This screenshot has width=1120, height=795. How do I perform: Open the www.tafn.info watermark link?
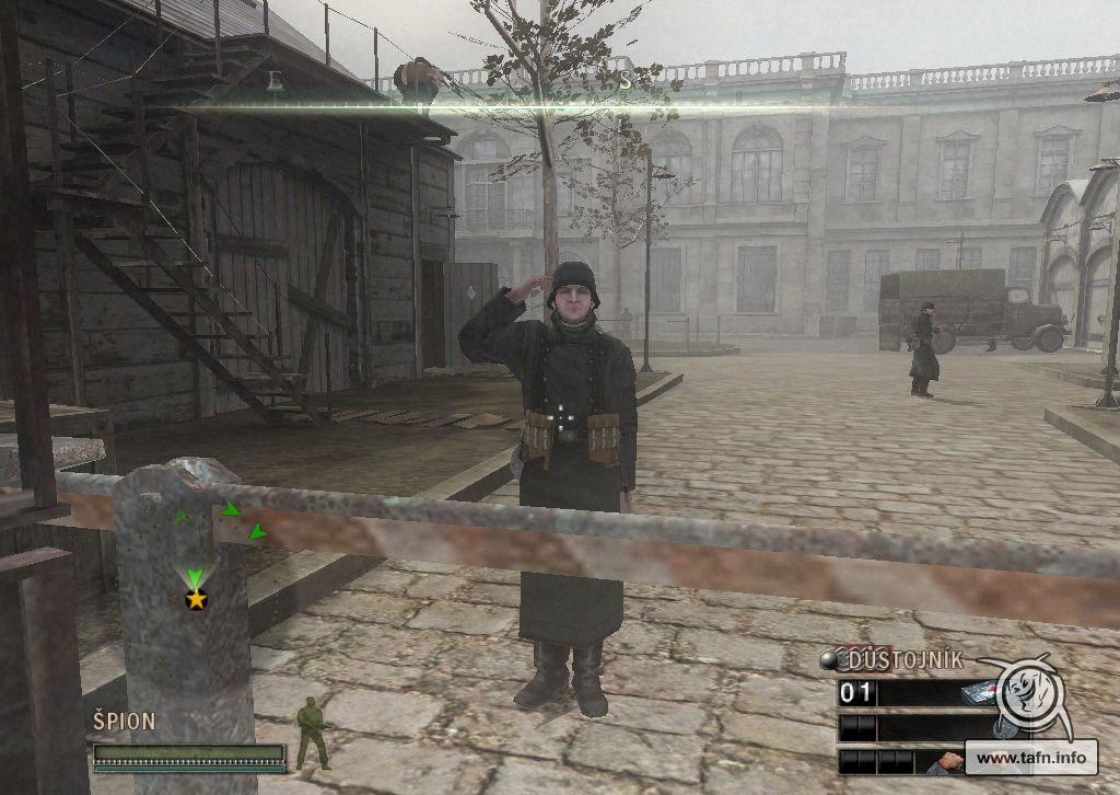(x=1030, y=757)
